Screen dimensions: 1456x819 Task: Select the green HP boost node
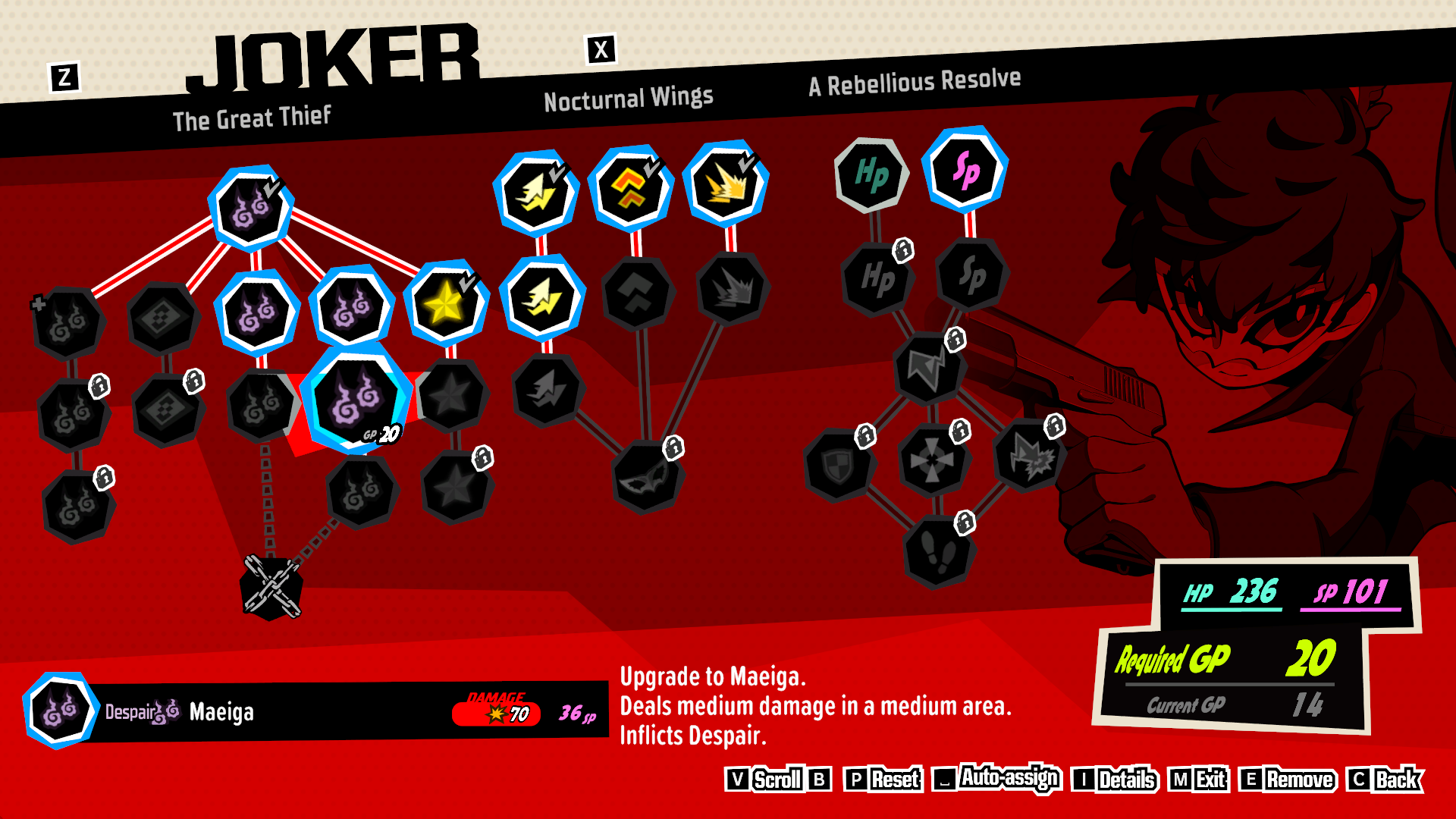pos(871,175)
